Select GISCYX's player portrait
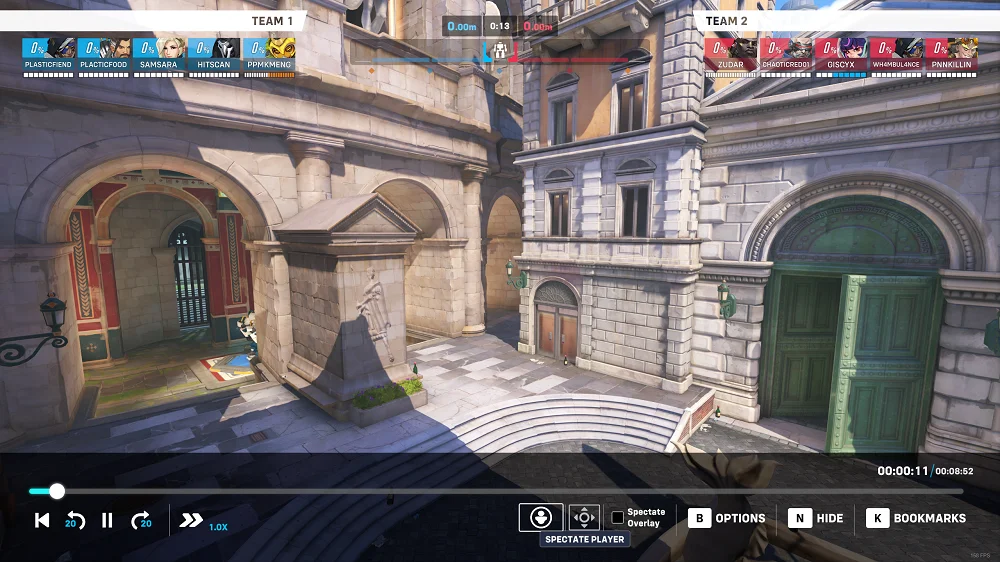The height and width of the screenshot is (562, 1000). click(x=841, y=51)
